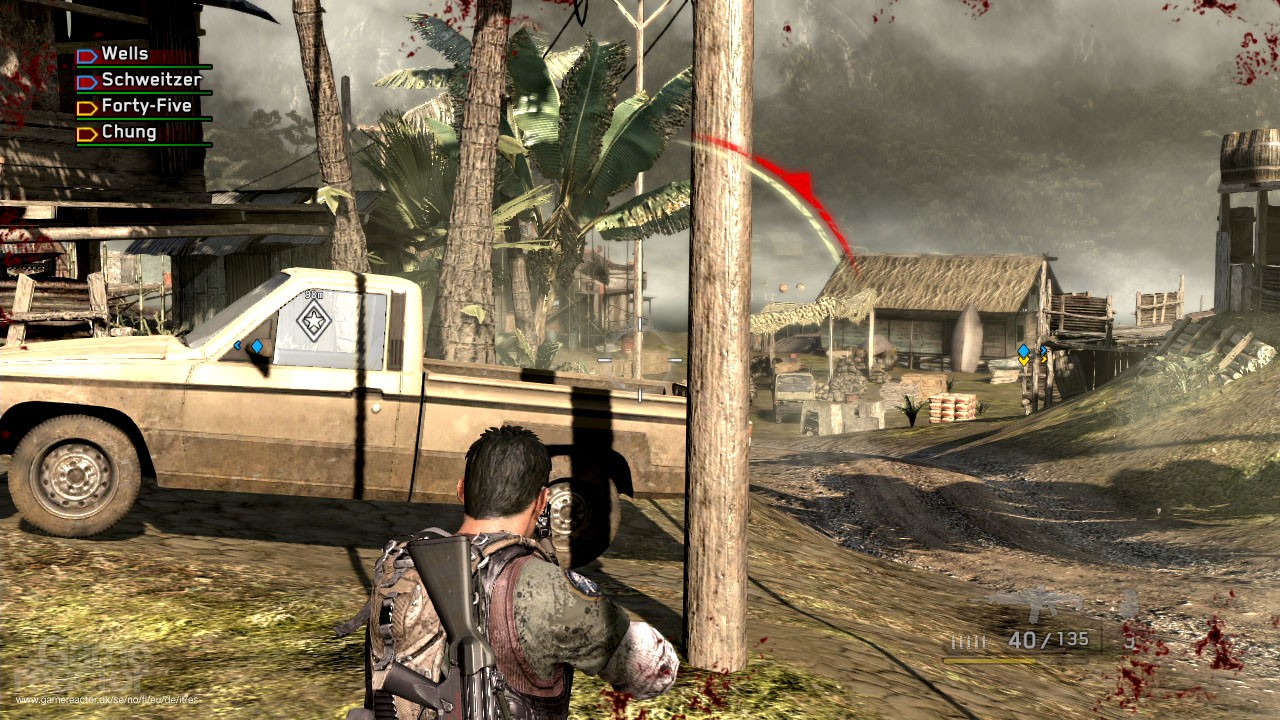Expand the 90m distance marker on the truck
This screenshot has height=720, width=1280.
[x=312, y=297]
